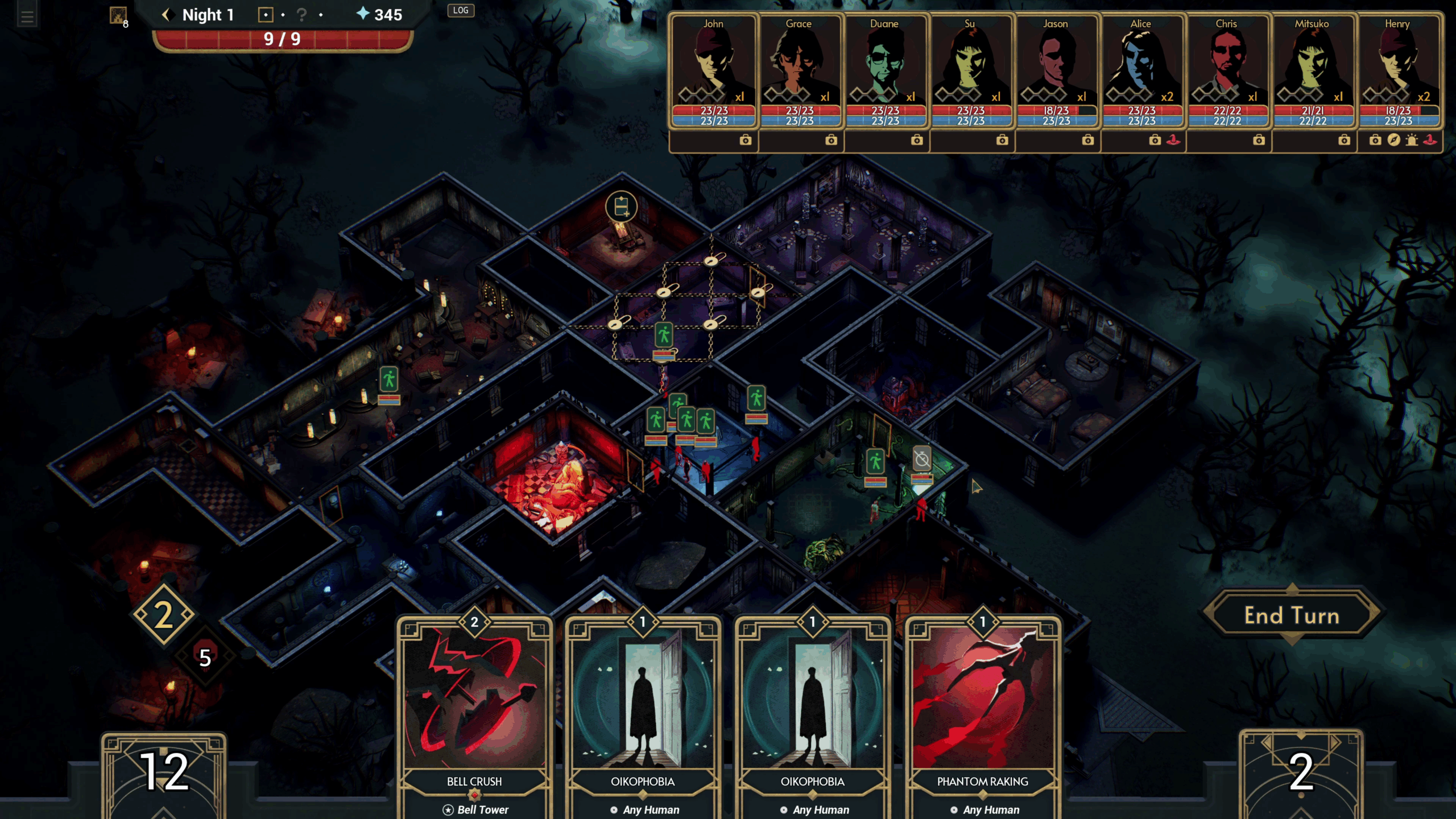Click Chris's character portrait

(1227, 63)
